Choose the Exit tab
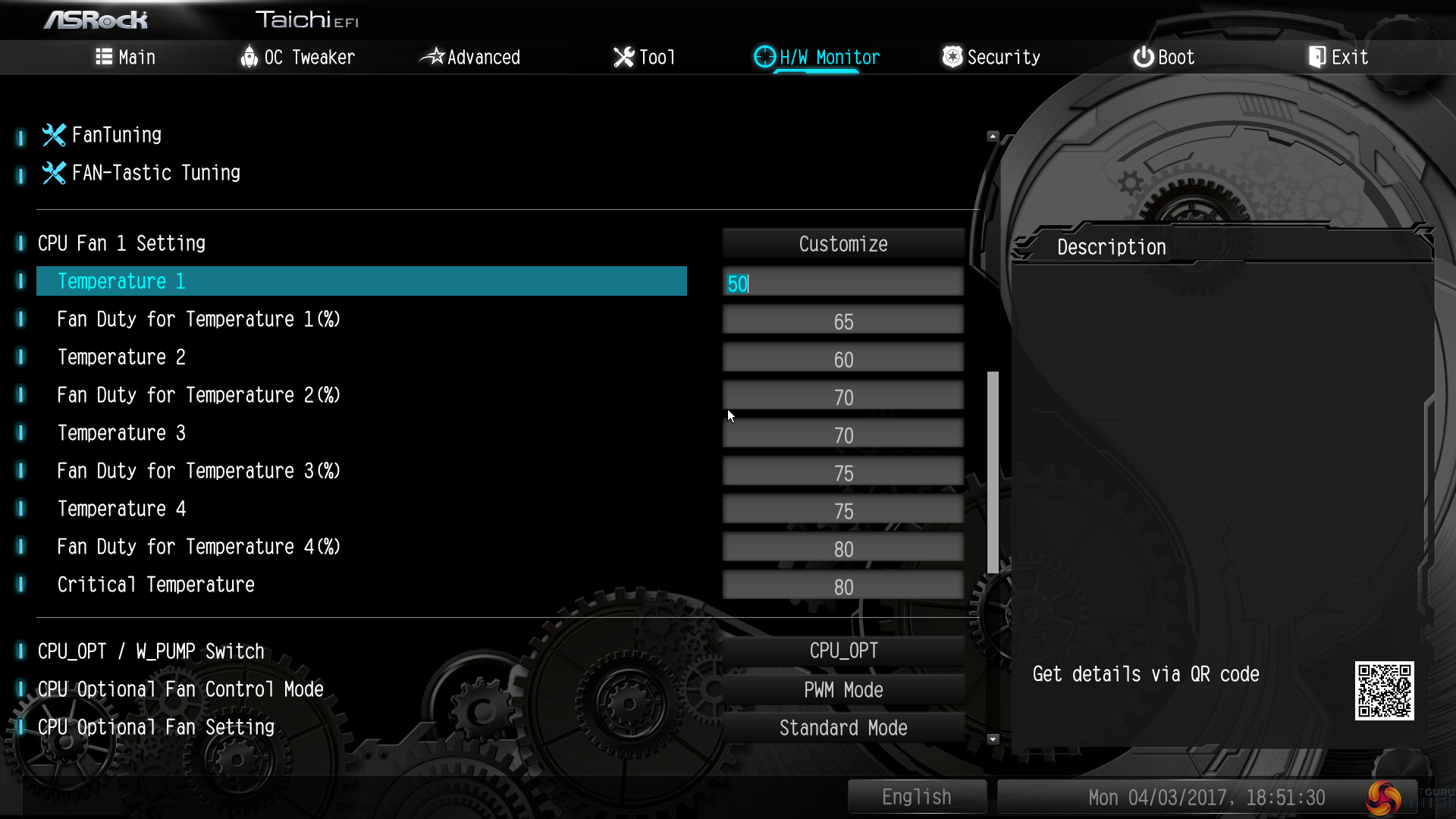Image resolution: width=1456 pixels, height=819 pixels. [x=1338, y=57]
